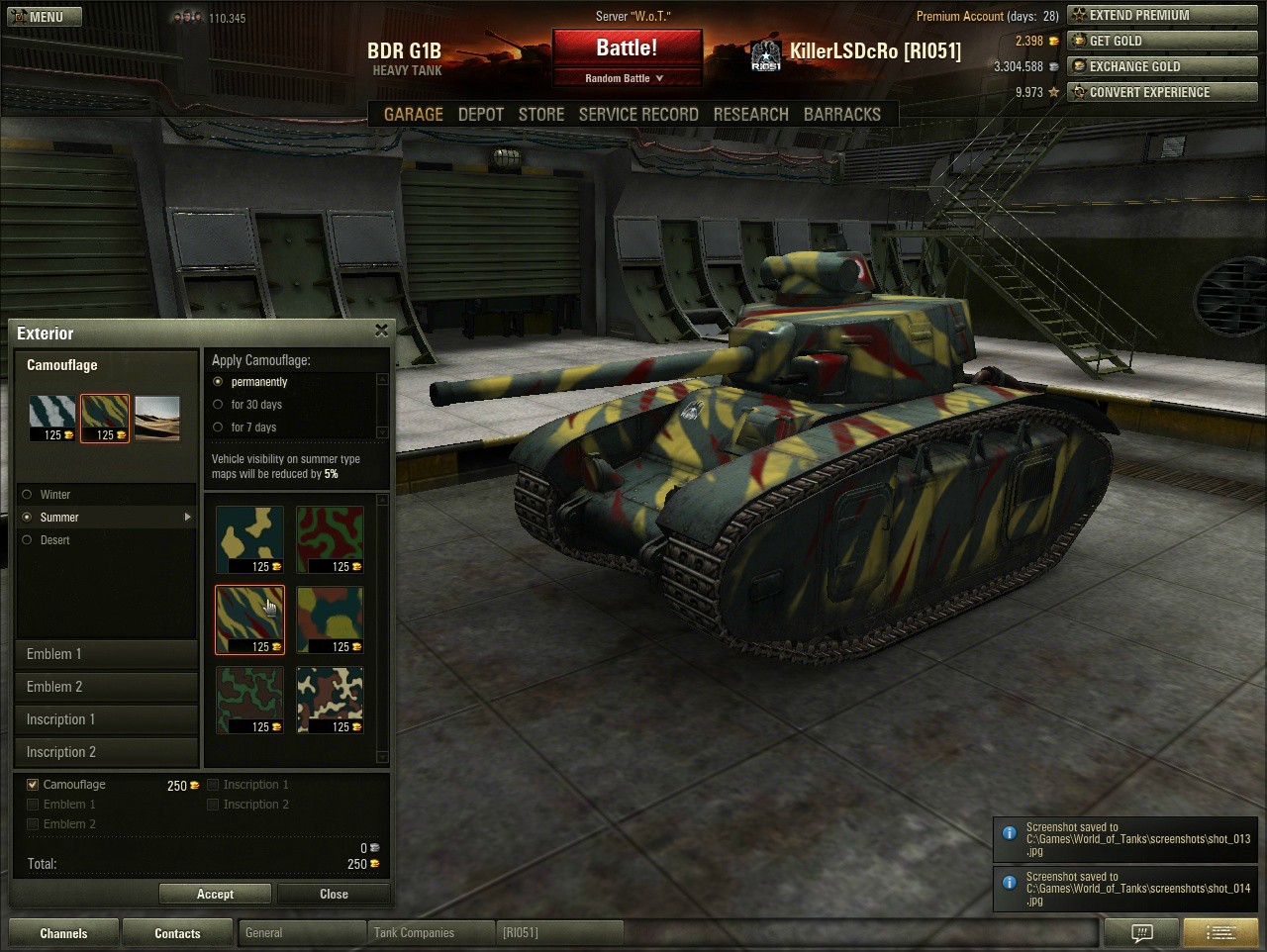Choose CONVERT EXPERIENCE
Screen dimensions: 1267x952
pyautogui.click(x=1162, y=92)
